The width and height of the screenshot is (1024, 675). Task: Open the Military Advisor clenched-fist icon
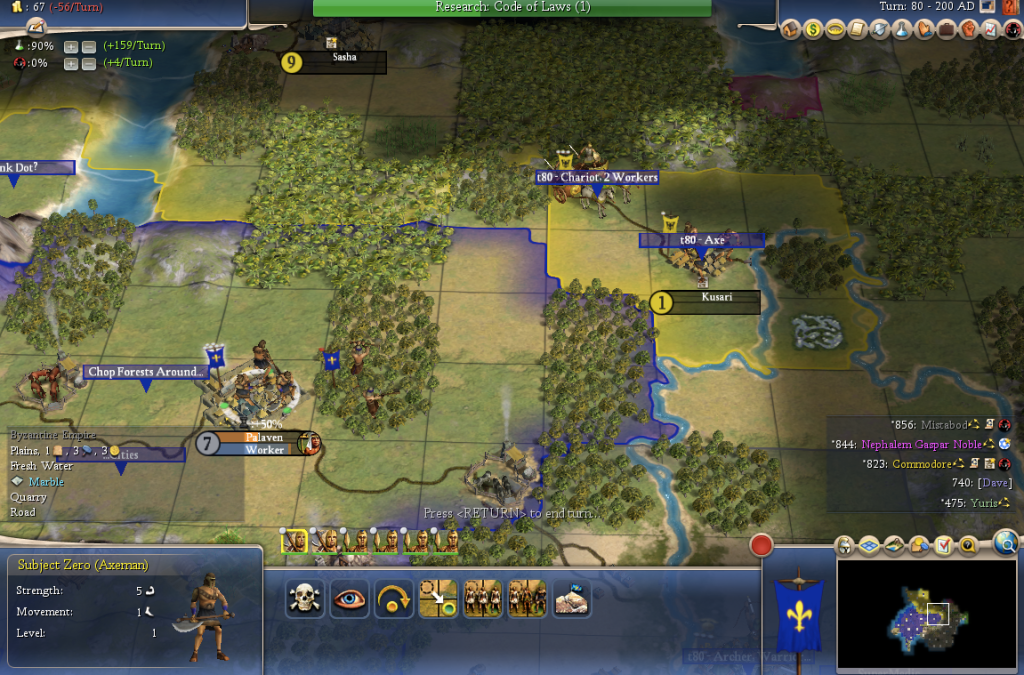coord(969,31)
